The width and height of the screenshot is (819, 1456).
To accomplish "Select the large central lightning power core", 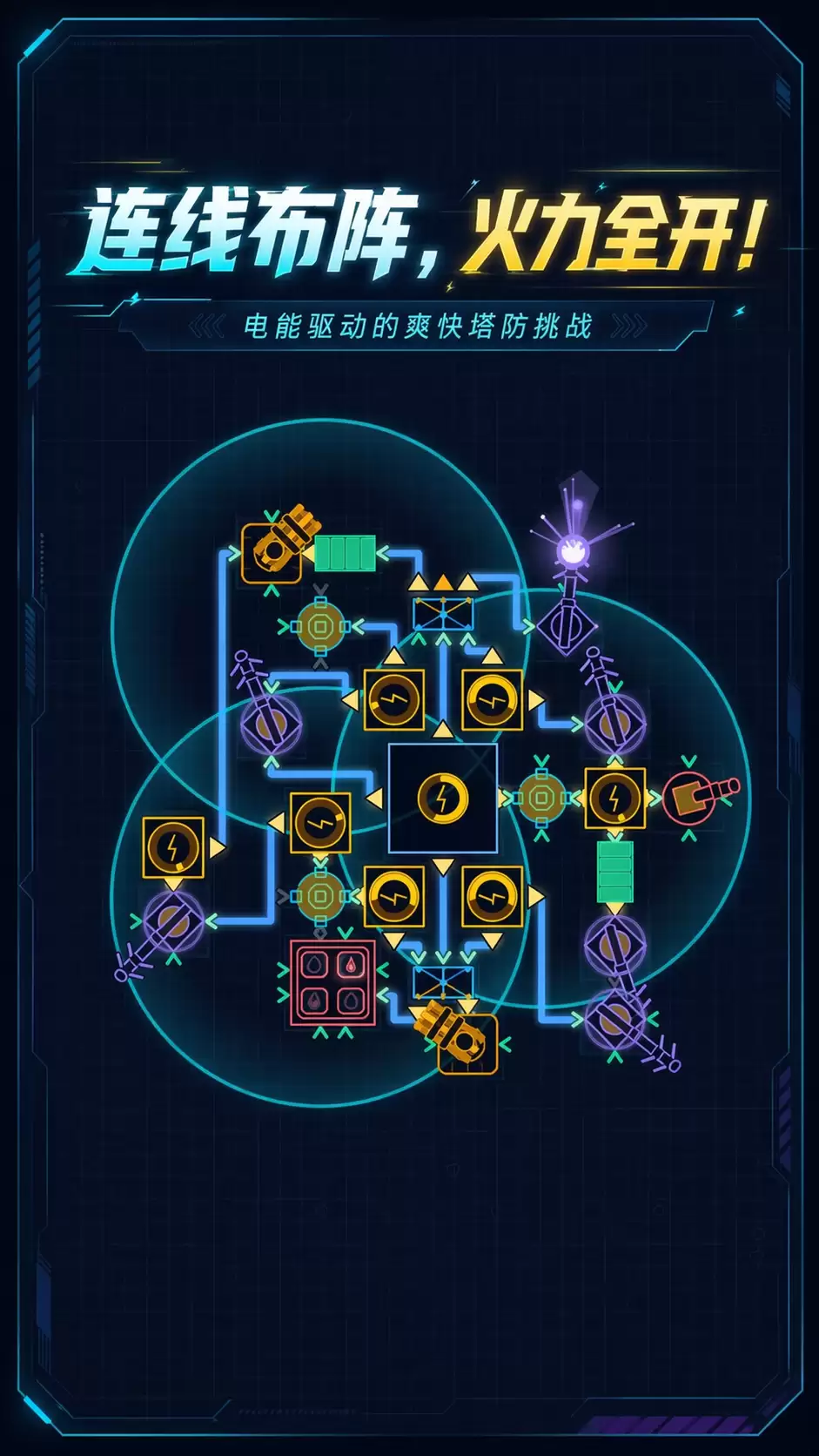I will point(443,798).
